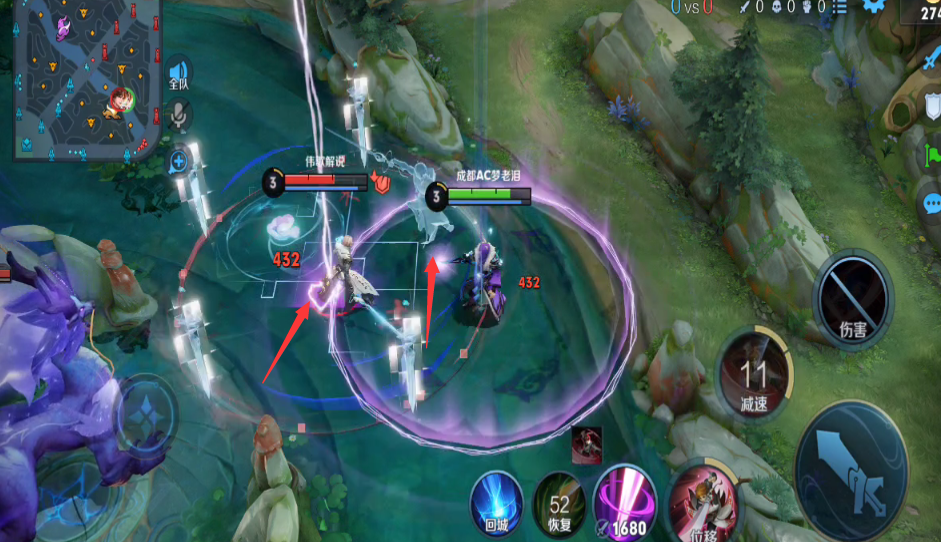941x542 pixels.
Task: Open the blue chat bubble messages
Action: (931, 205)
